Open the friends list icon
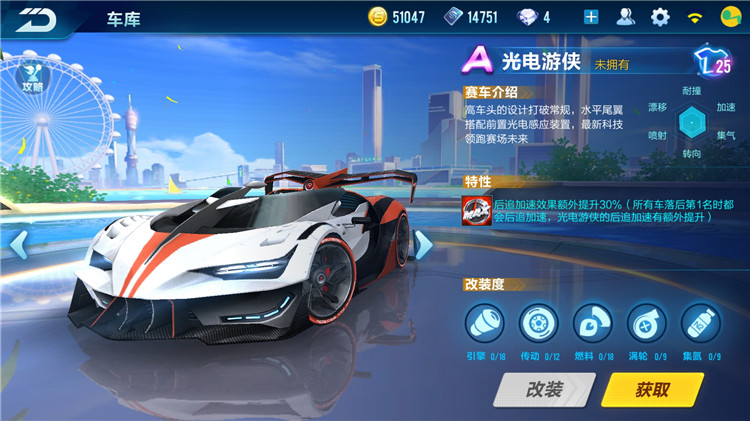This screenshot has height=421, width=750. coord(626,17)
